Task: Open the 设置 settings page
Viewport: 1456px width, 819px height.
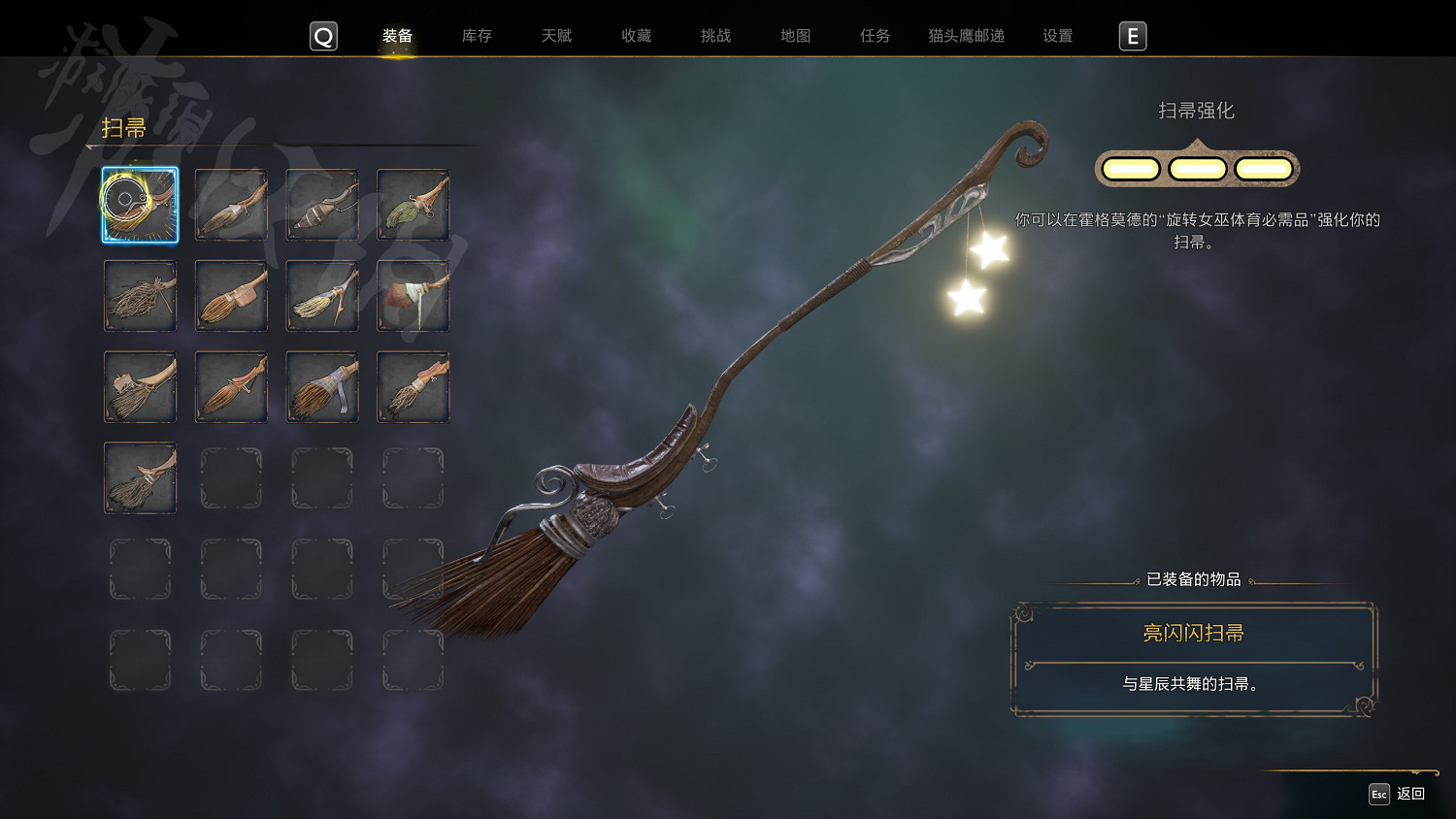Action: click(x=1056, y=36)
